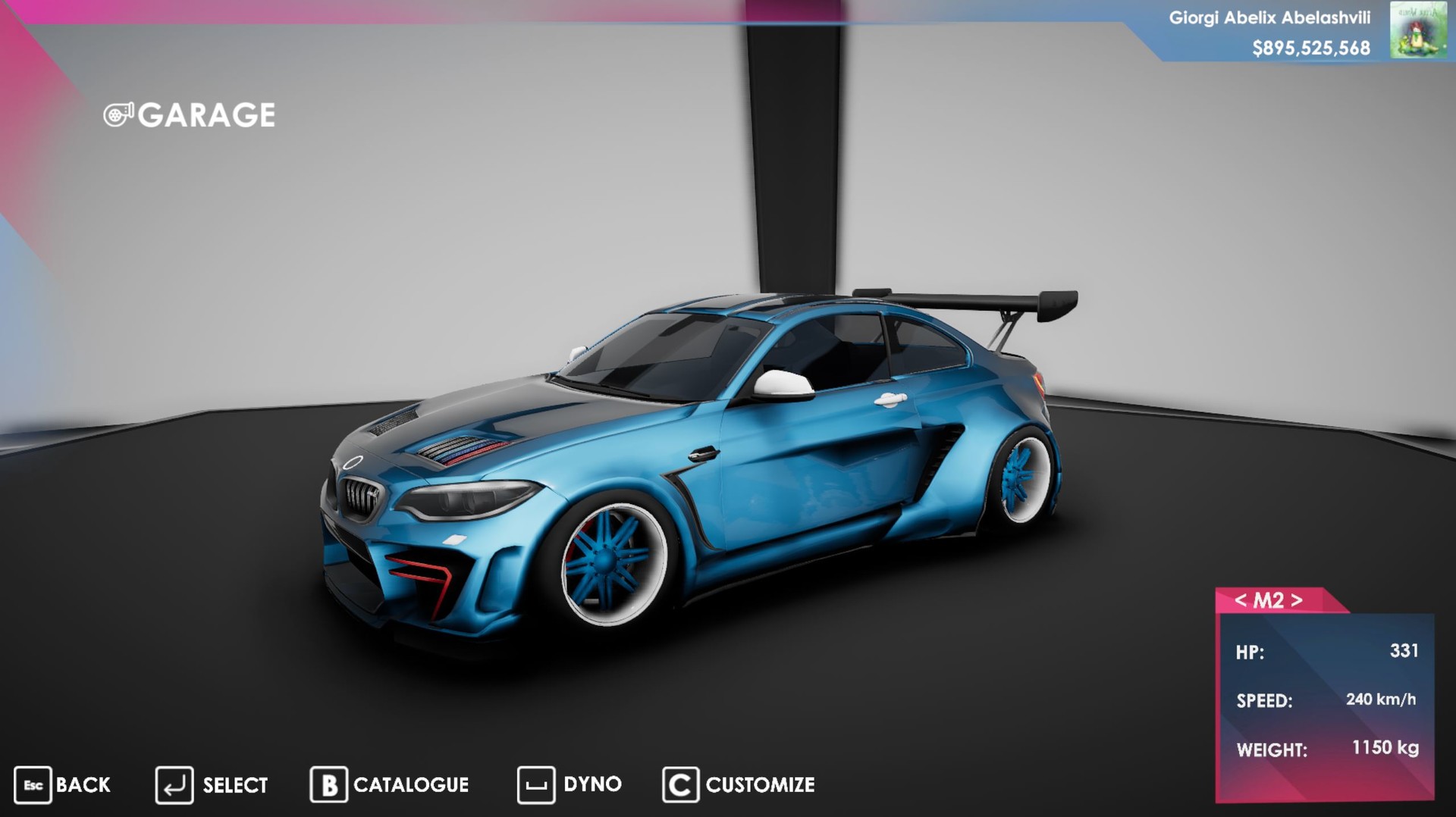Run the DYNO from the bottom bar
1456x817 pixels.
point(594,784)
